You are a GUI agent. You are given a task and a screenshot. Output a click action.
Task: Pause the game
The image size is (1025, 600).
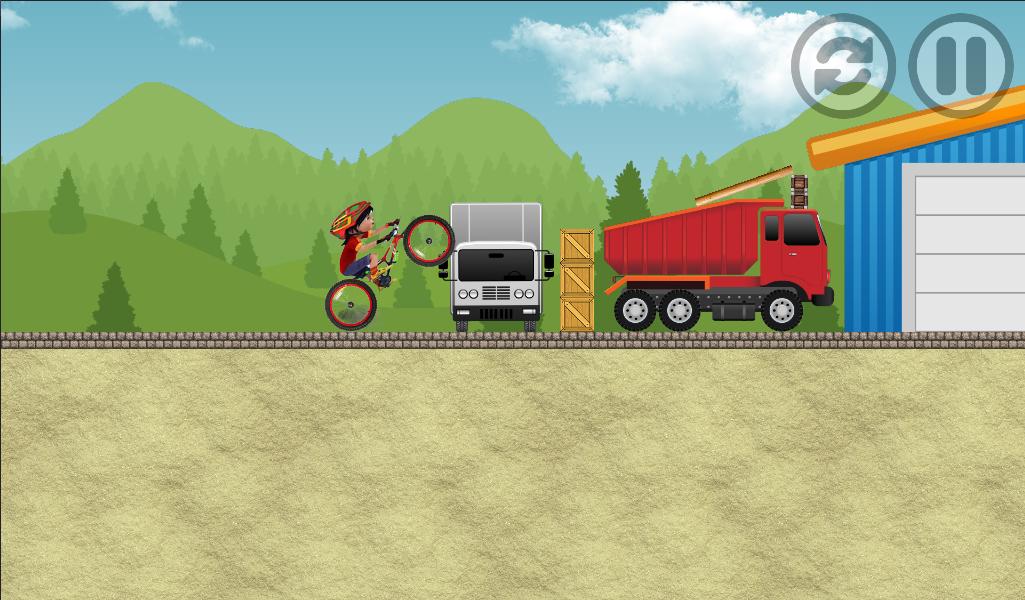coord(960,65)
